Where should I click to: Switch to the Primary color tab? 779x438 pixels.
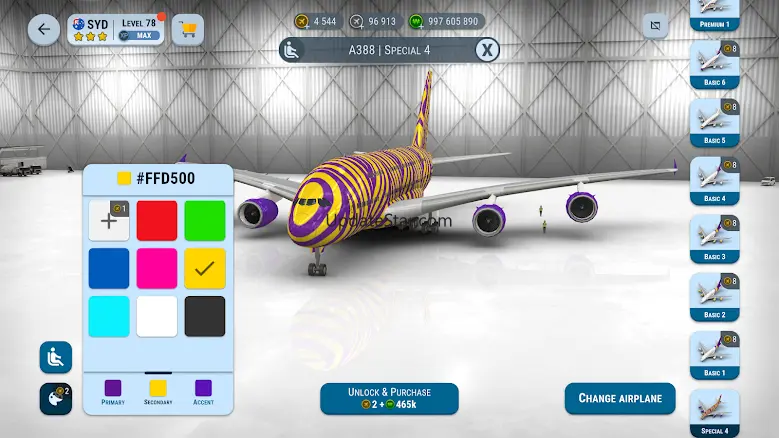tap(113, 391)
